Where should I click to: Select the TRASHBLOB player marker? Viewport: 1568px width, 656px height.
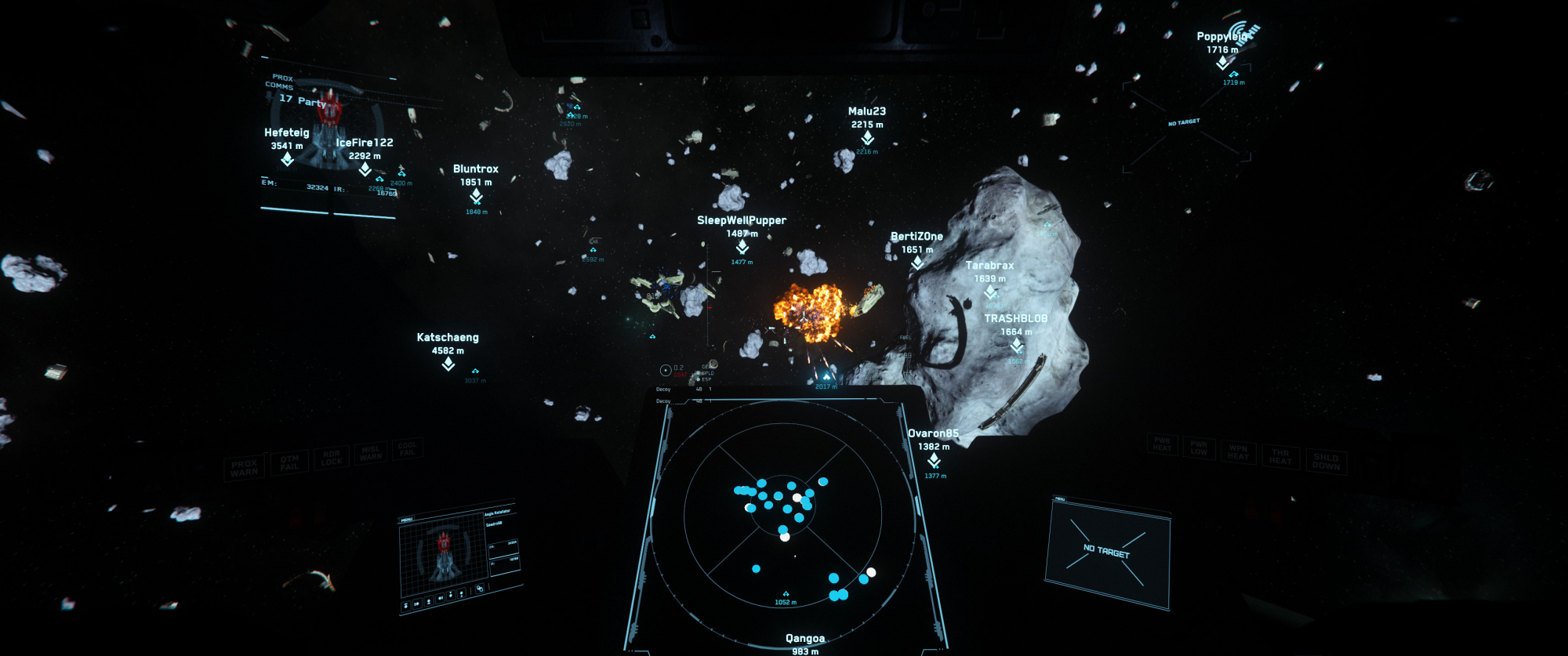[1016, 345]
